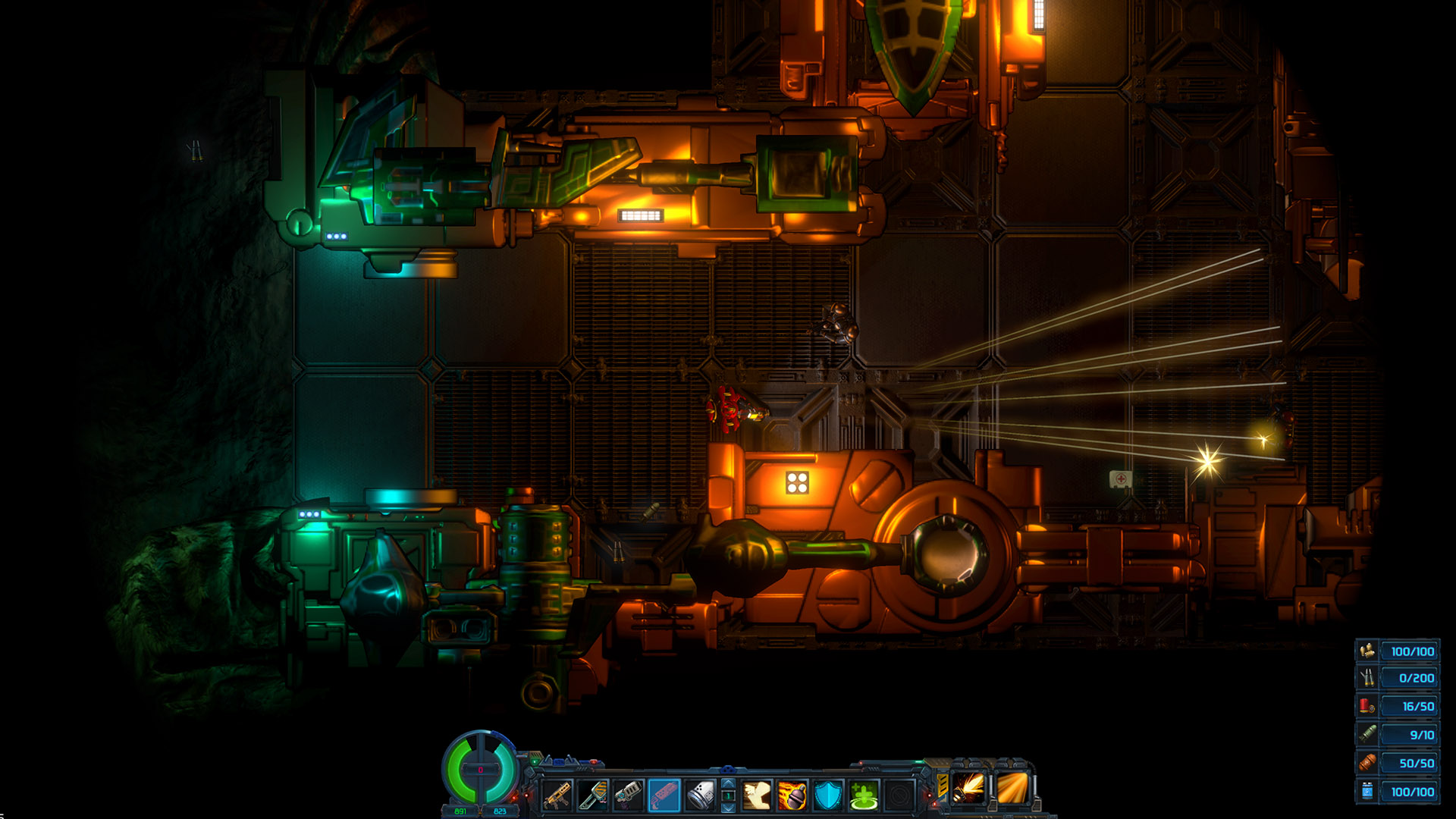This screenshot has height=819, width=1456.
Task: Toggle the blue shield ability
Action: 828,793
